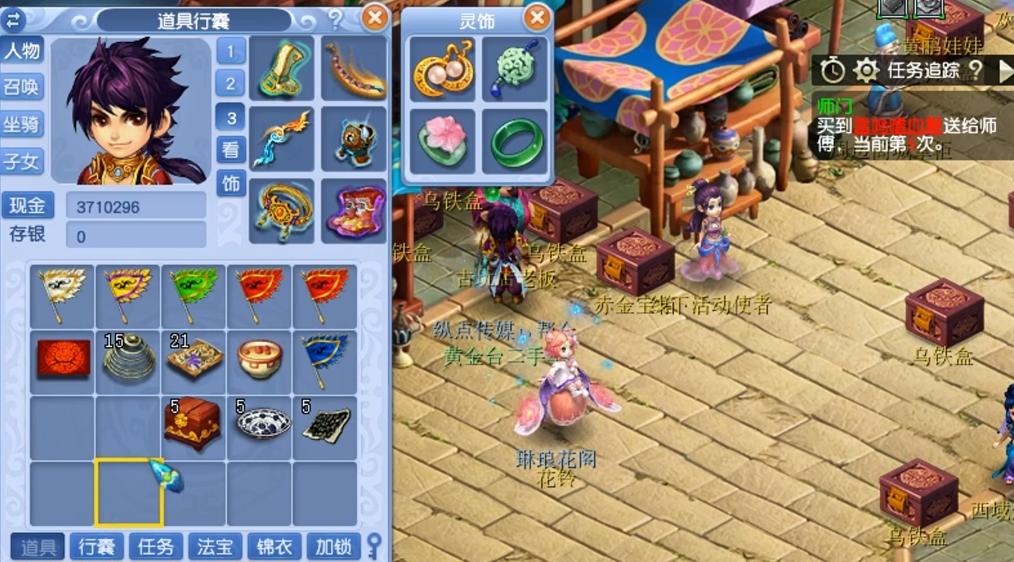
Task: Click the 现金 cash button
Action: pos(28,207)
